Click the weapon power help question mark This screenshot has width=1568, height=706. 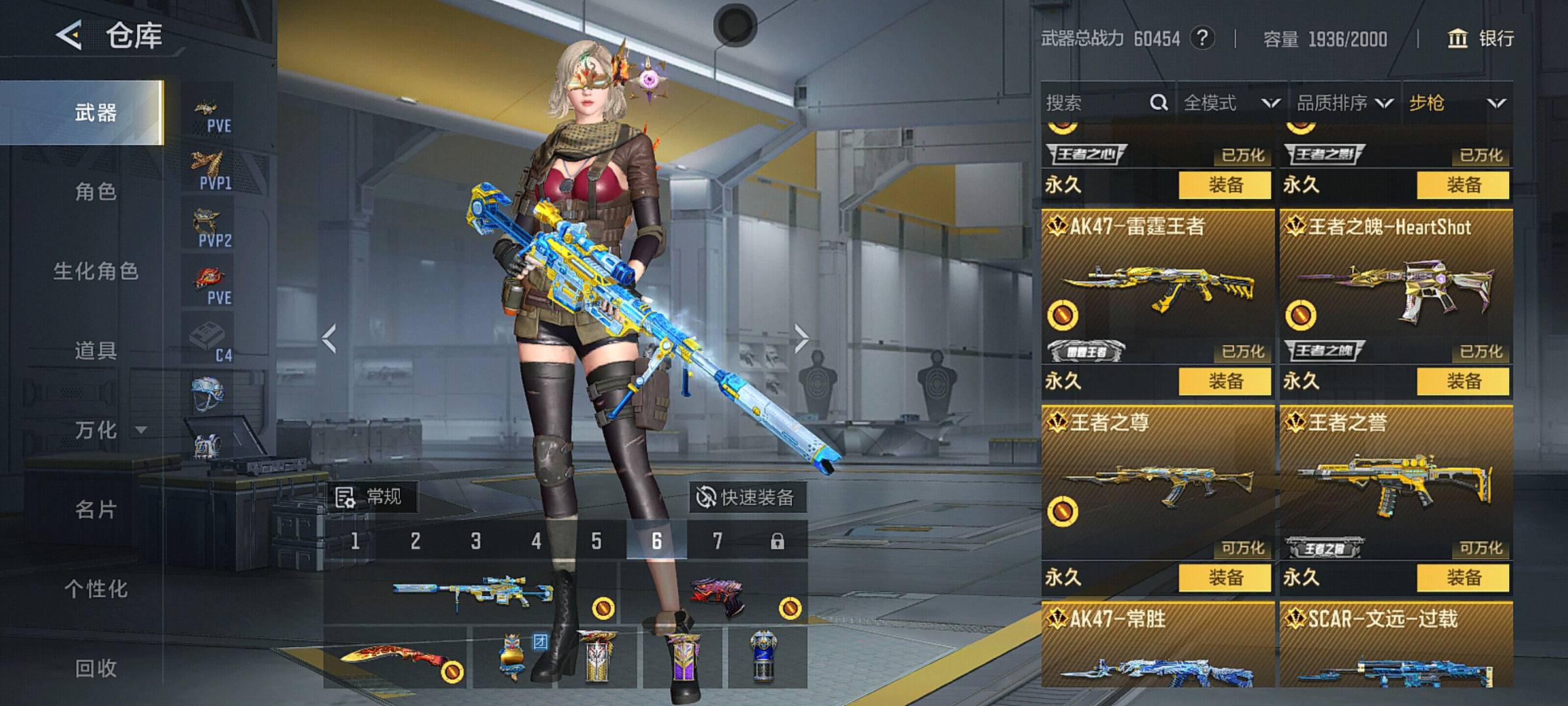[x=1202, y=39]
